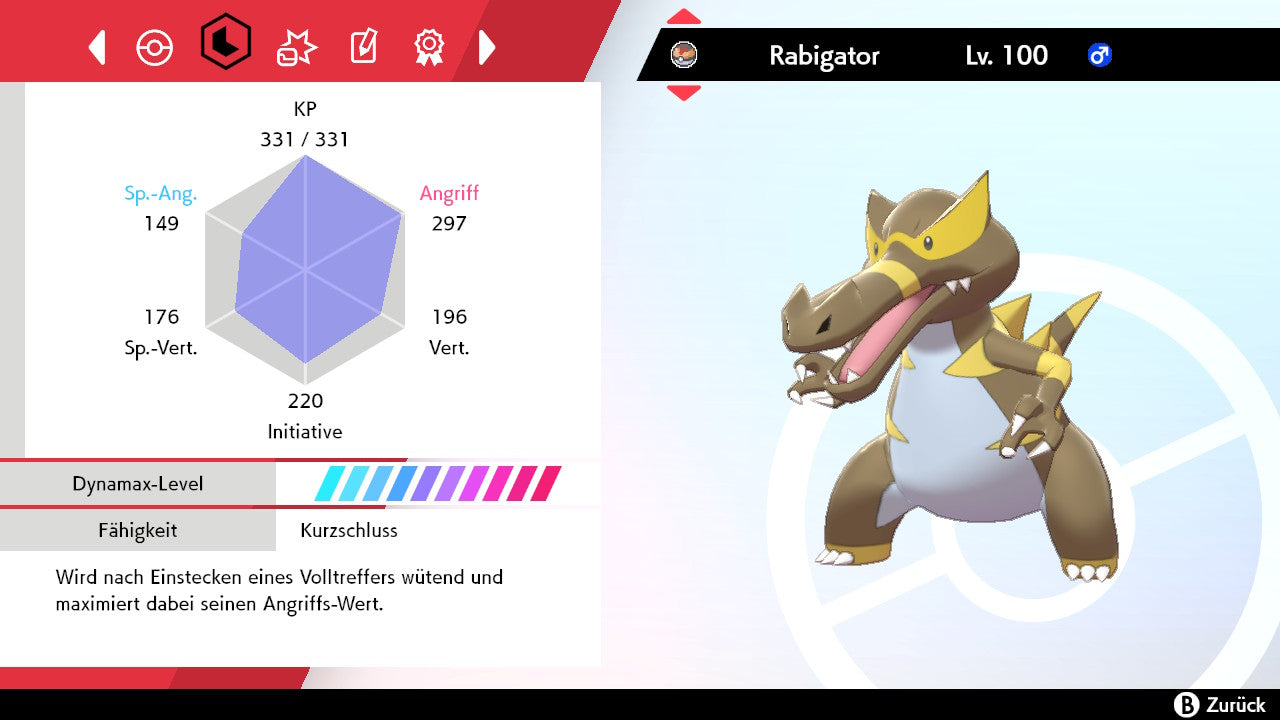Go to the next summary page arrow
The width and height of the screenshot is (1280, 720).
[487, 47]
